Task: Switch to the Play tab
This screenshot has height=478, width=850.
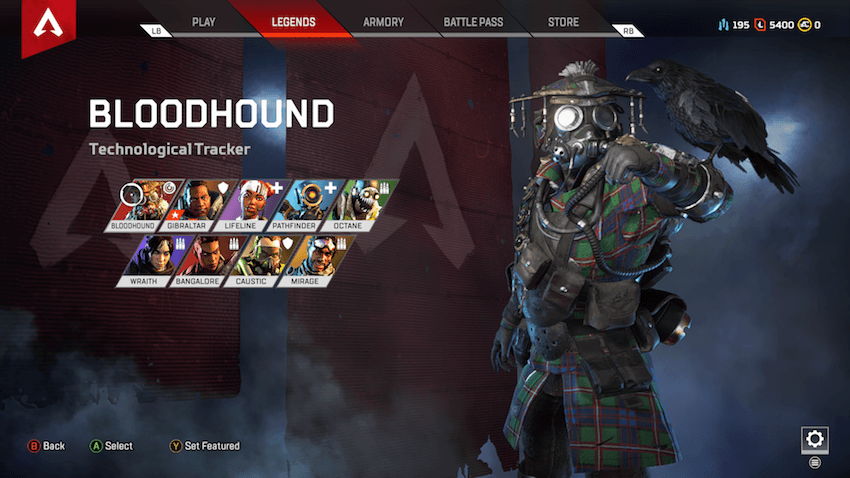Action: [203, 21]
